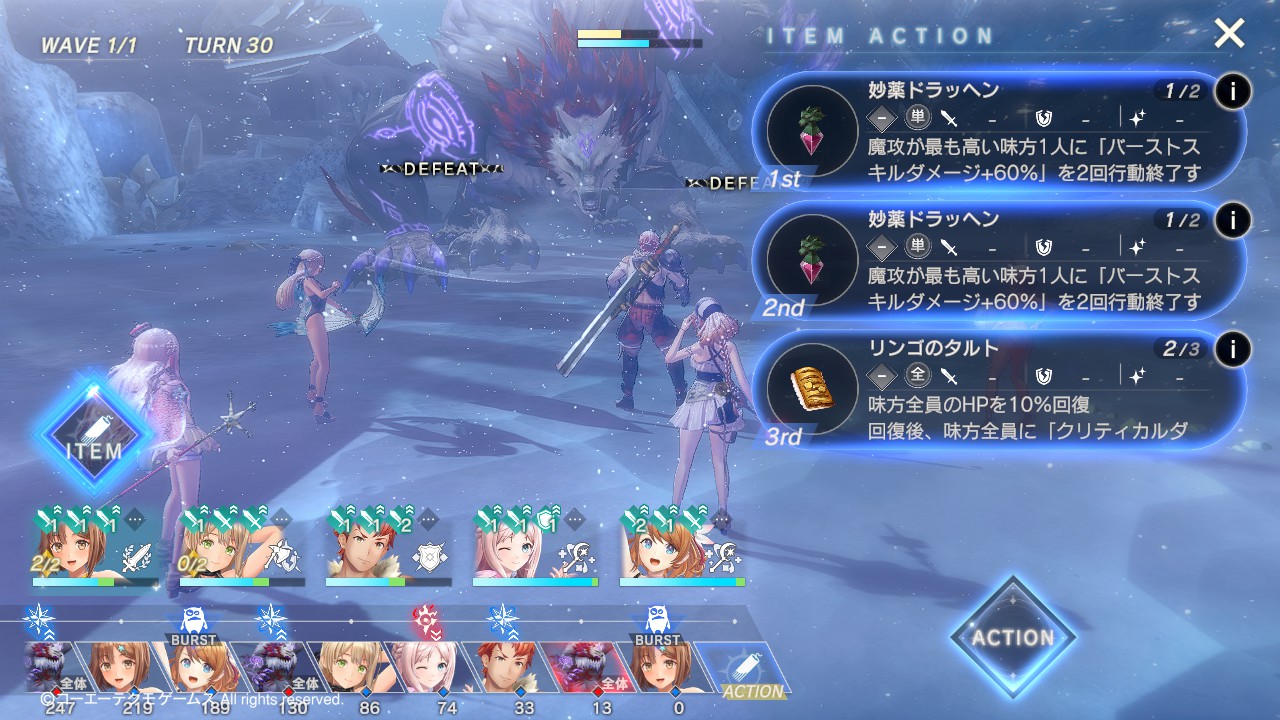Image resolution: width=1280 pixels, height=720 pixels.
Task: Show info for the 2nd 妙薬ドラッヘン
Action: [1232, 221]
